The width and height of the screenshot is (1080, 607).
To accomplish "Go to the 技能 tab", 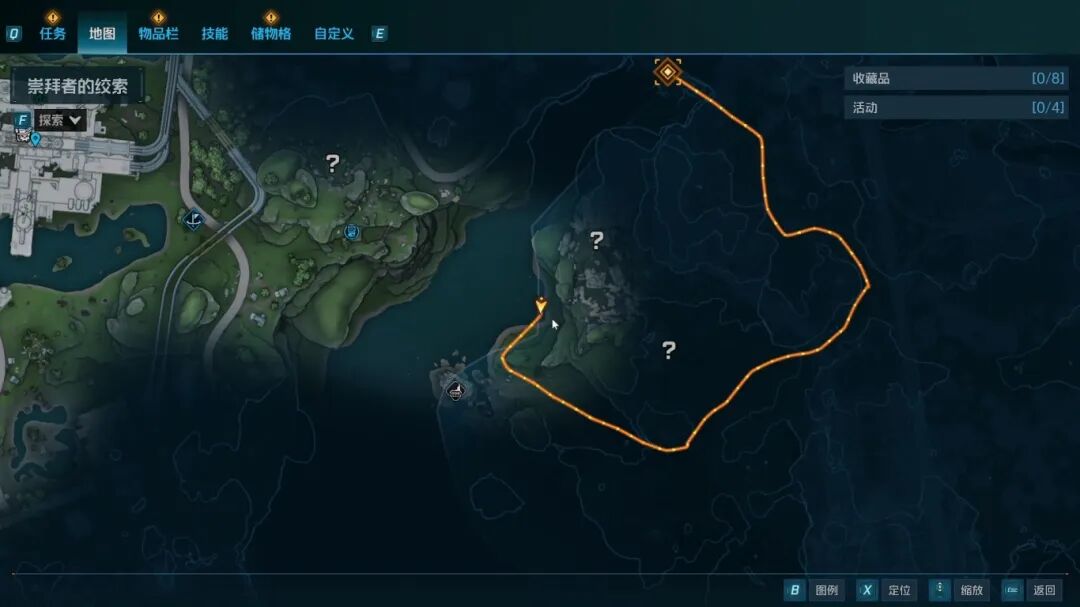I will 215,33.
